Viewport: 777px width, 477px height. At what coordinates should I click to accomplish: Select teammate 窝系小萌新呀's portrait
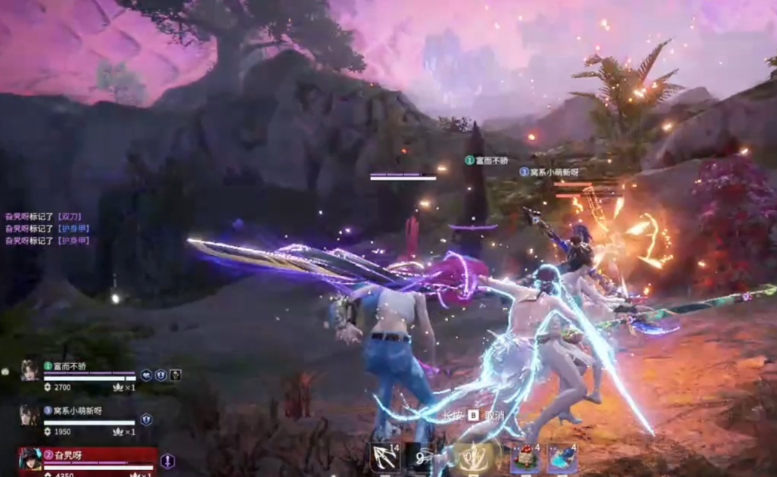point(29,415)
